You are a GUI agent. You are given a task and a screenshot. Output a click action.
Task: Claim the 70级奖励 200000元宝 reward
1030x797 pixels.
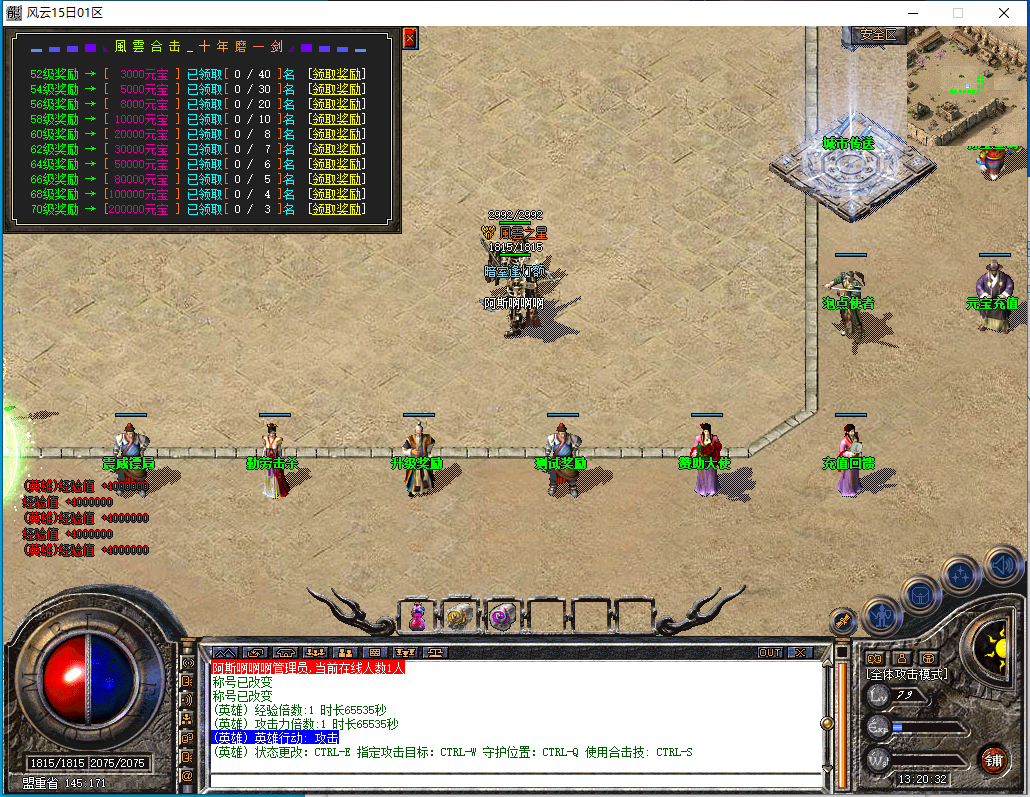pyautogui.click(x=336, y=209)
